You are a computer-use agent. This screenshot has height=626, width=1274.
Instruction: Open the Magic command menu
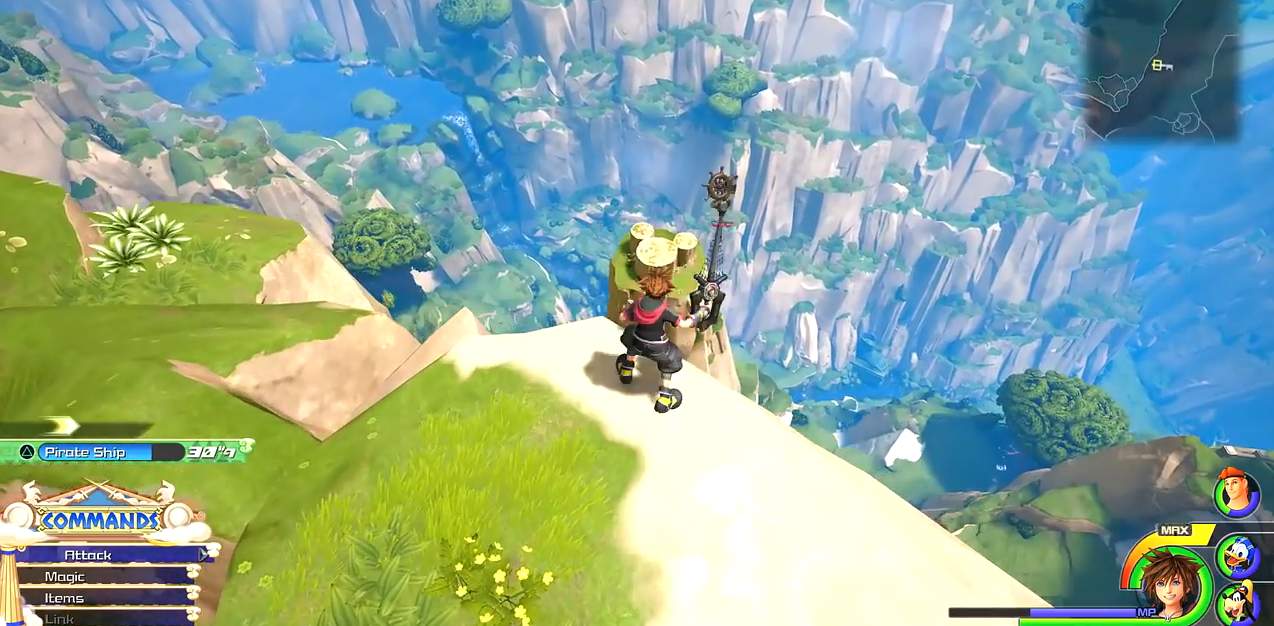point(105,577)
